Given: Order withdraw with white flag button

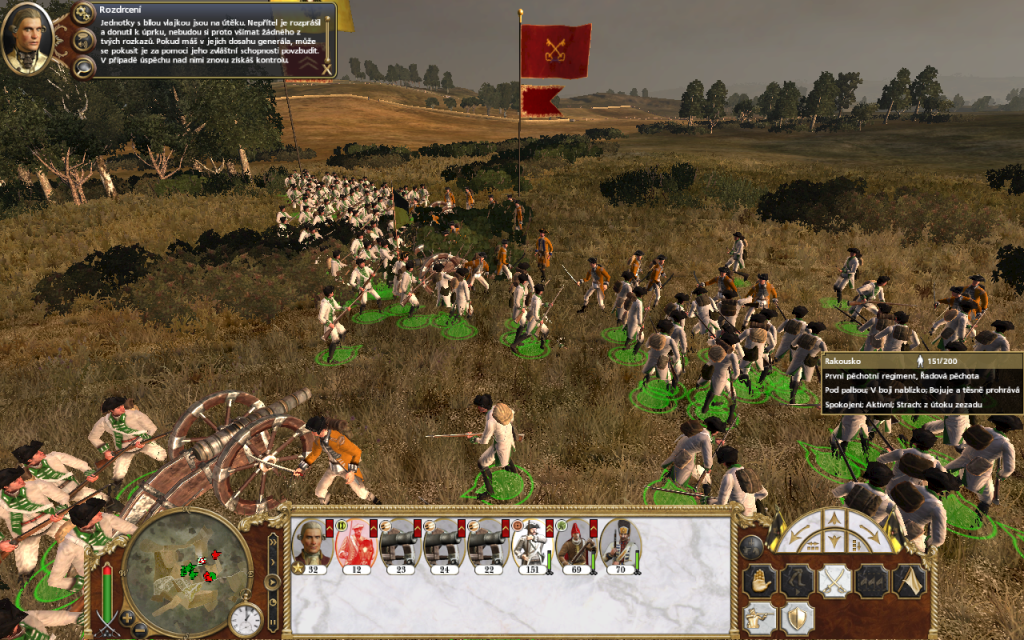Looking at the screenshot, I should click(908, 580).
